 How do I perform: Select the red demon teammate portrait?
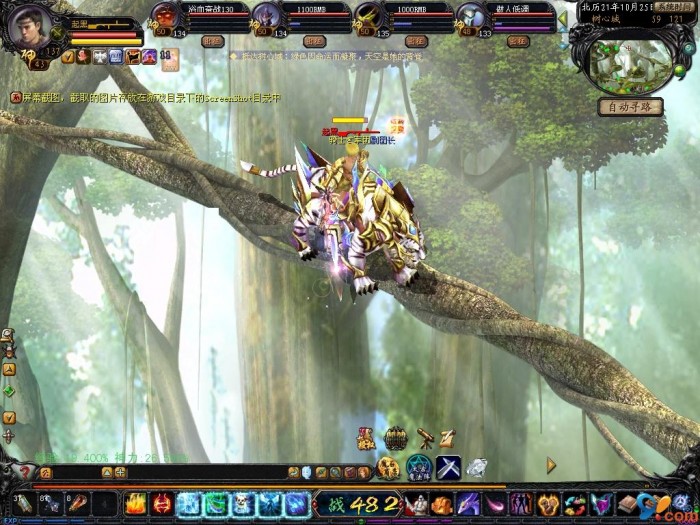click(x=166, y=17)
